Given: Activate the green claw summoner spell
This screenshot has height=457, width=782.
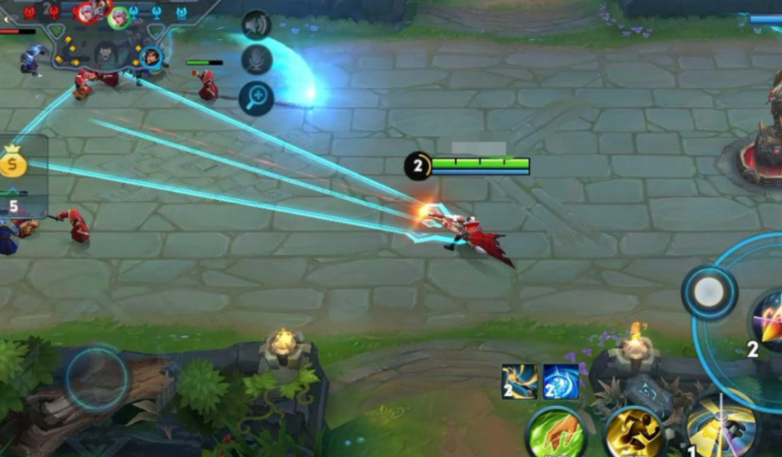Looking at the screenshot, I should click(555, 434).
